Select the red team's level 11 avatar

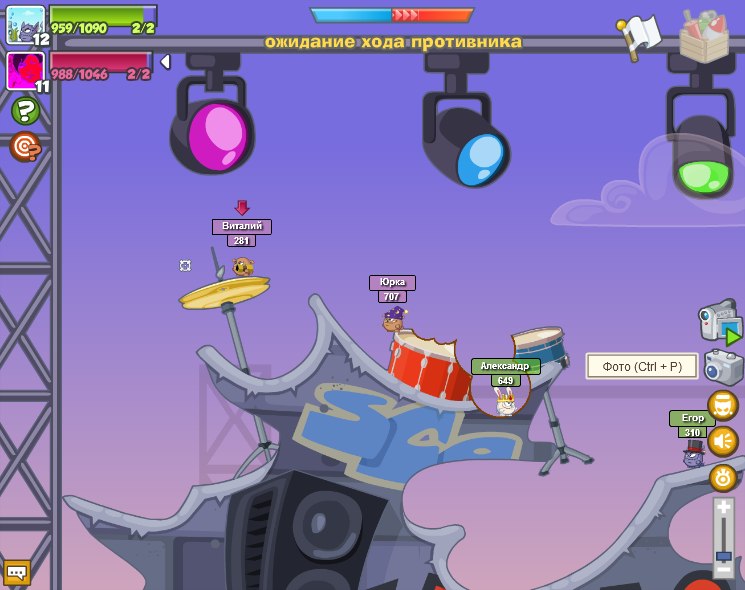pyautogui.click(x=25, y=71)
